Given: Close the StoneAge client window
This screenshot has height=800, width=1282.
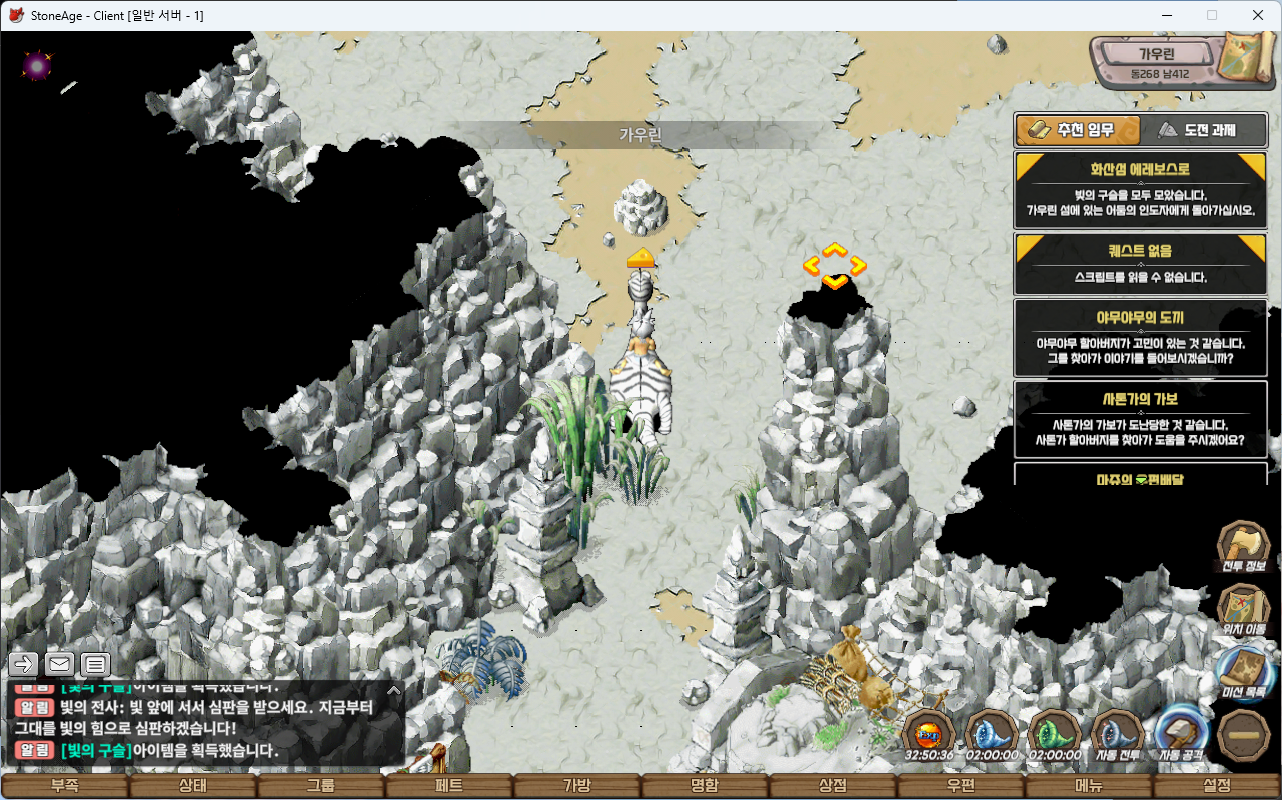Looking at the screenshot, I should (1258, 15).
